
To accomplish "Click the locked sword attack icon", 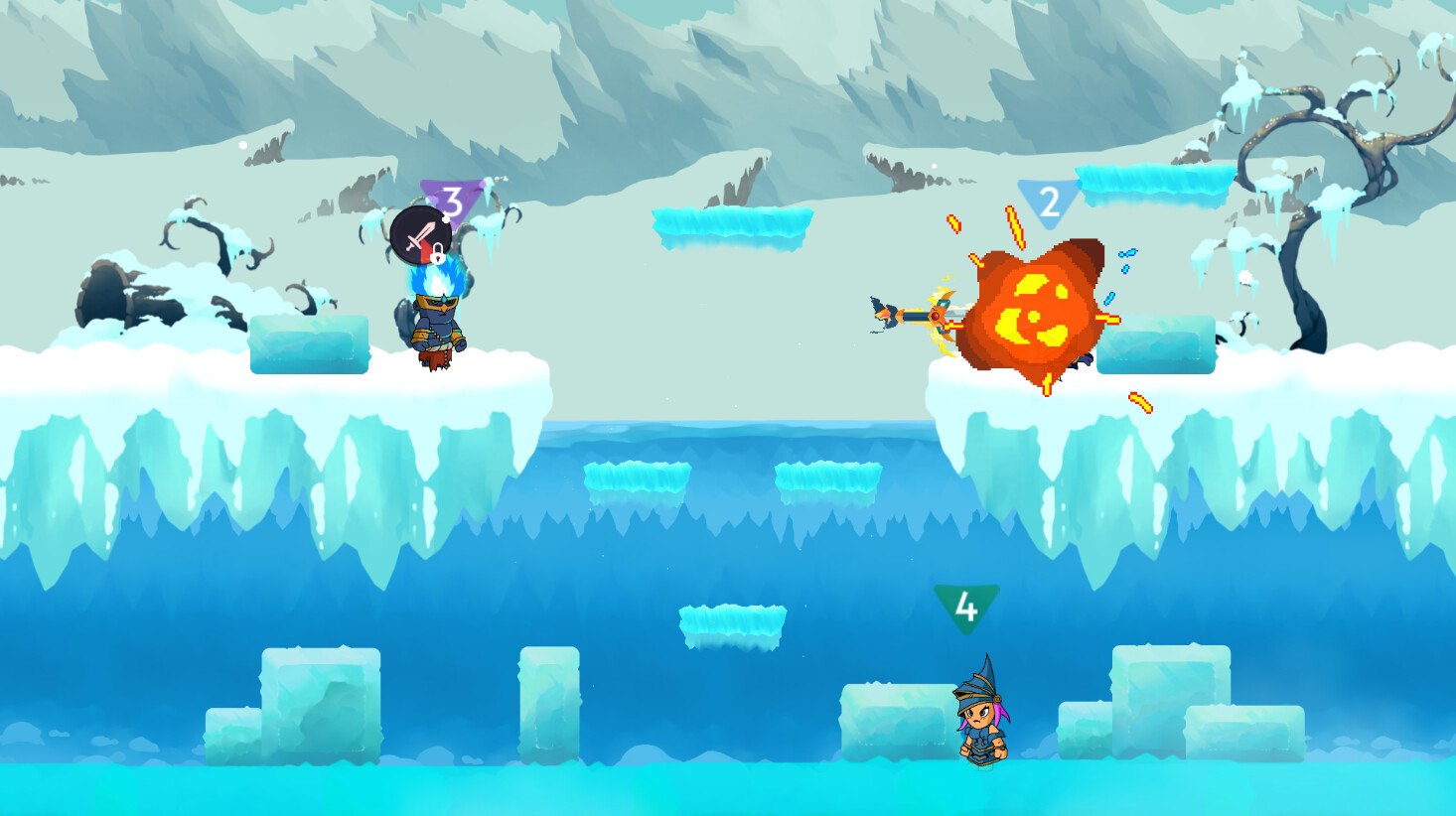I will tap(421, 233).
